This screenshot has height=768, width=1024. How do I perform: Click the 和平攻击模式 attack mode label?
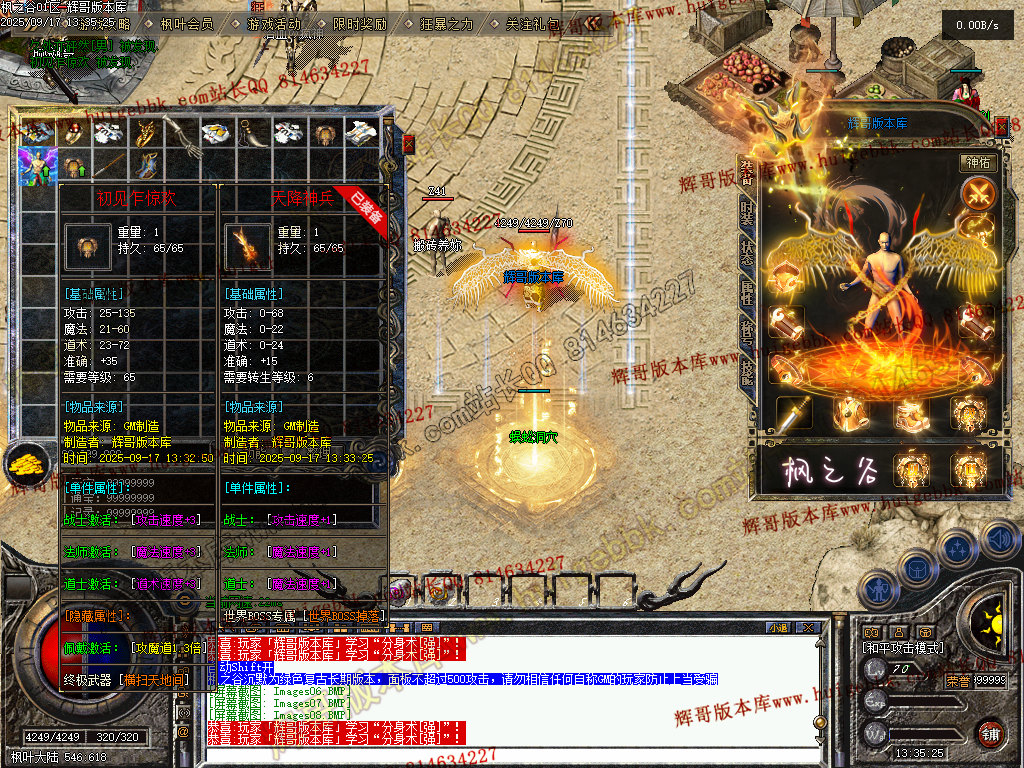coord(902,648)
